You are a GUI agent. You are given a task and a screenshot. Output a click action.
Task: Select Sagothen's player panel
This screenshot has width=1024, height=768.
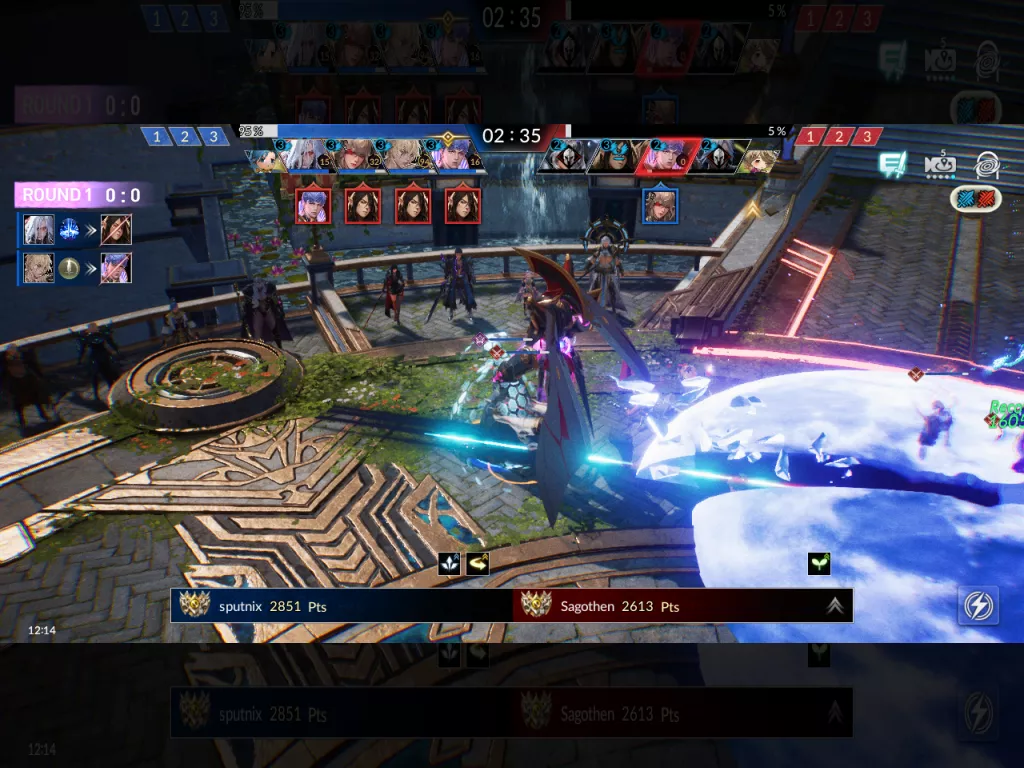(682, 605)
